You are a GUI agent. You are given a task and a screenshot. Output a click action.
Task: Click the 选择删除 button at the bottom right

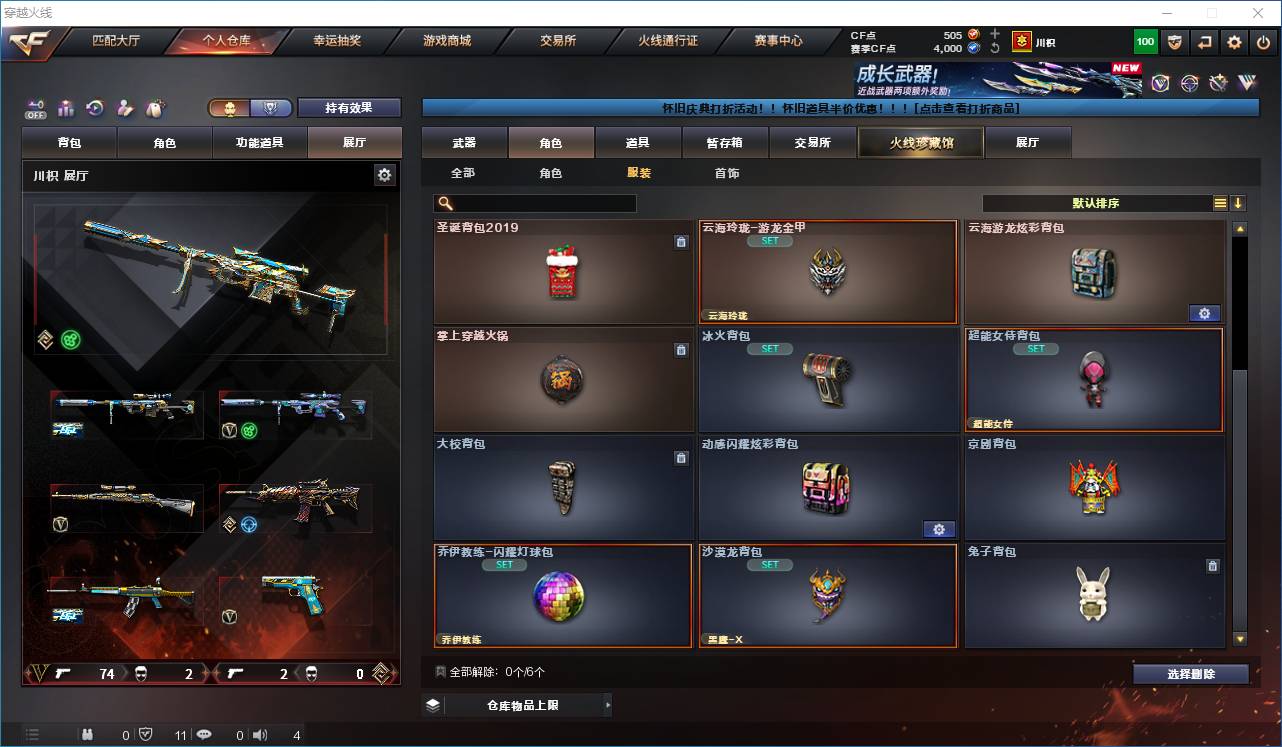click(x=1191, y=674)
